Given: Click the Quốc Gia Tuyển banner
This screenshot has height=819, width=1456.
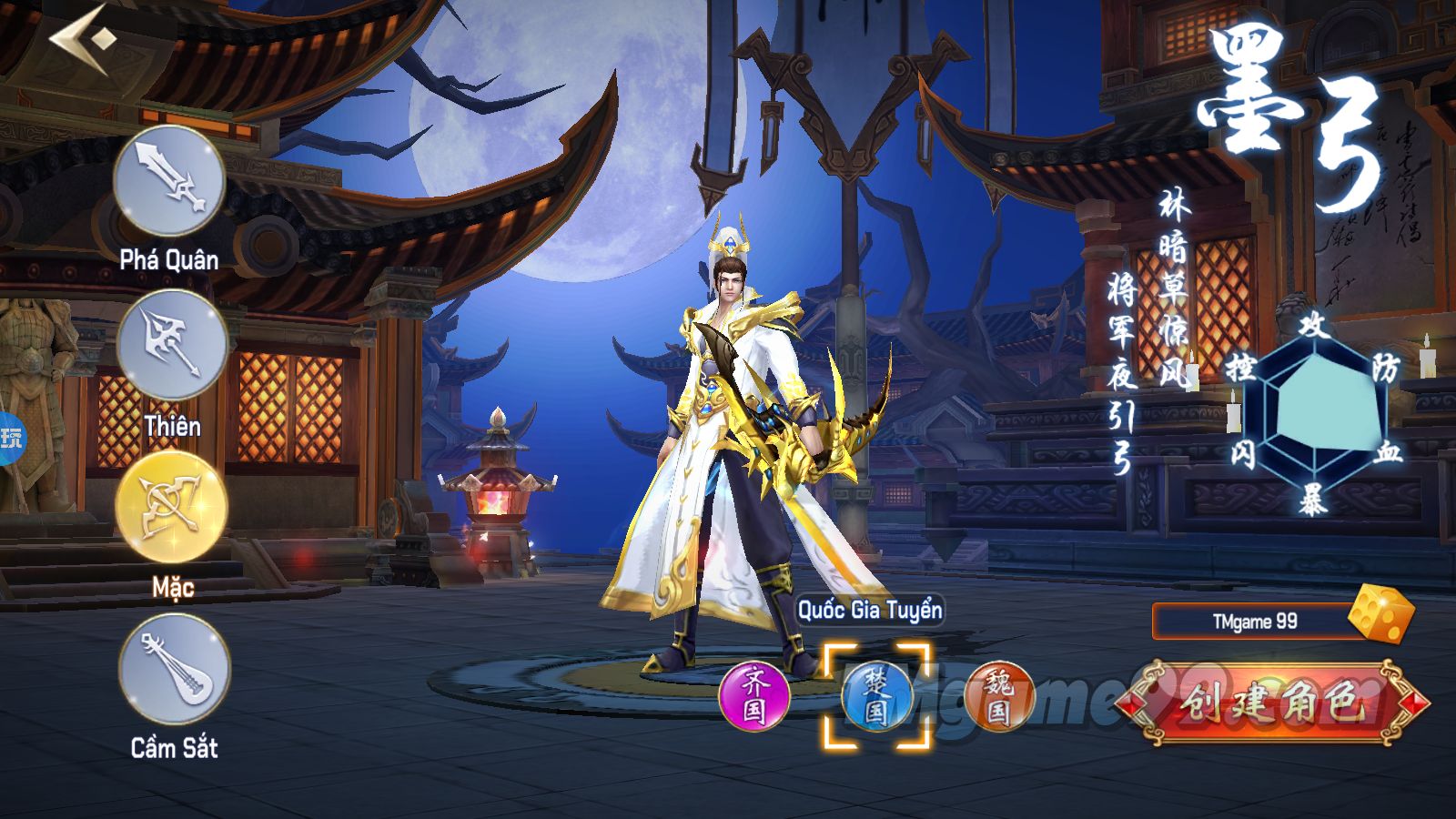Looking at the screenshot, I should [869, 612].
